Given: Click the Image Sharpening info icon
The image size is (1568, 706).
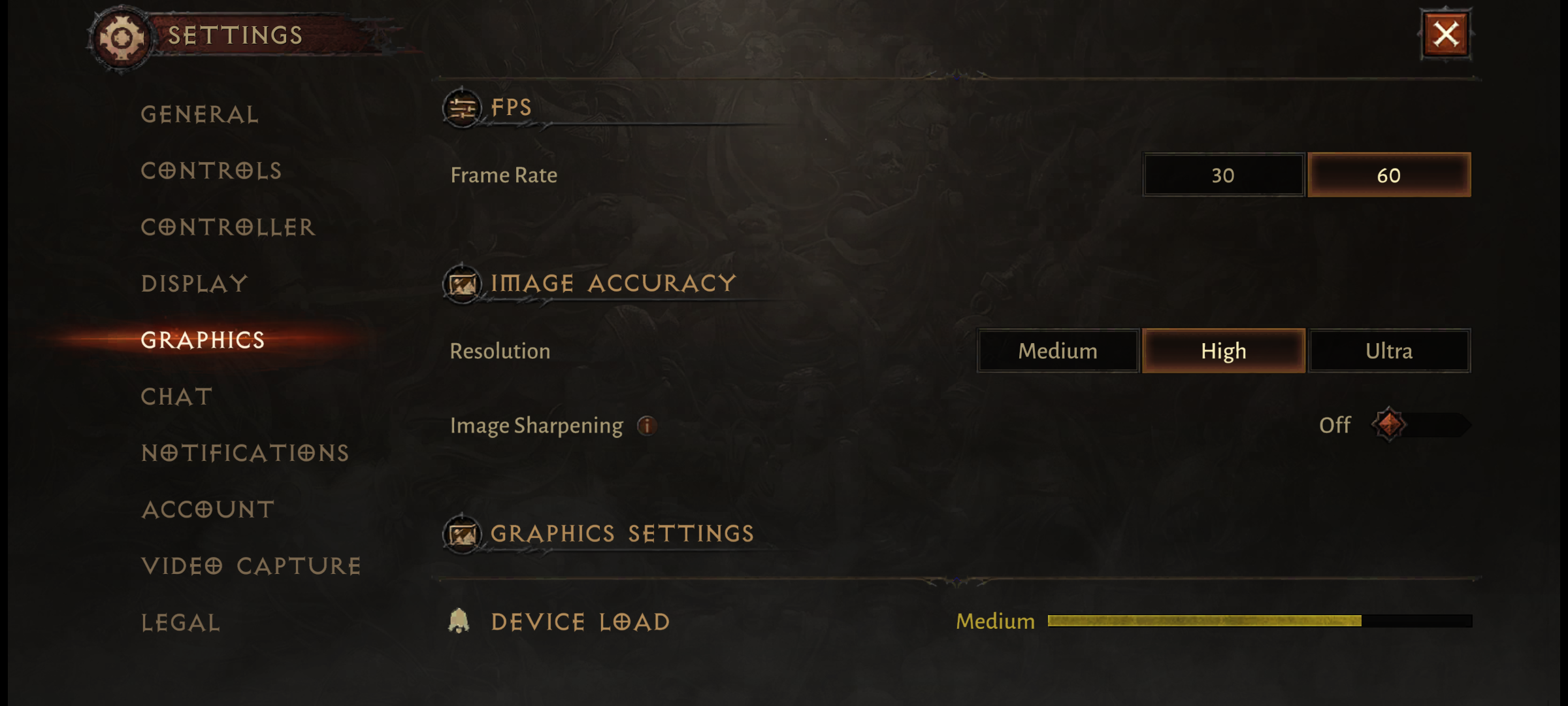Looking at the screenshot, I should point(647,426).
